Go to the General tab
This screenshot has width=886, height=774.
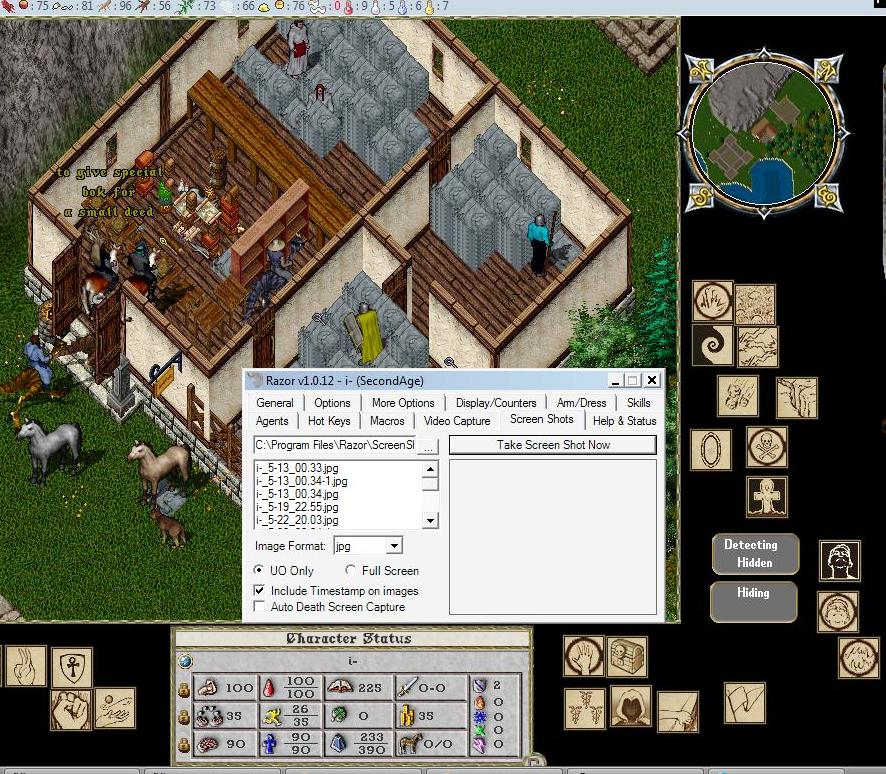click(275, 403)
